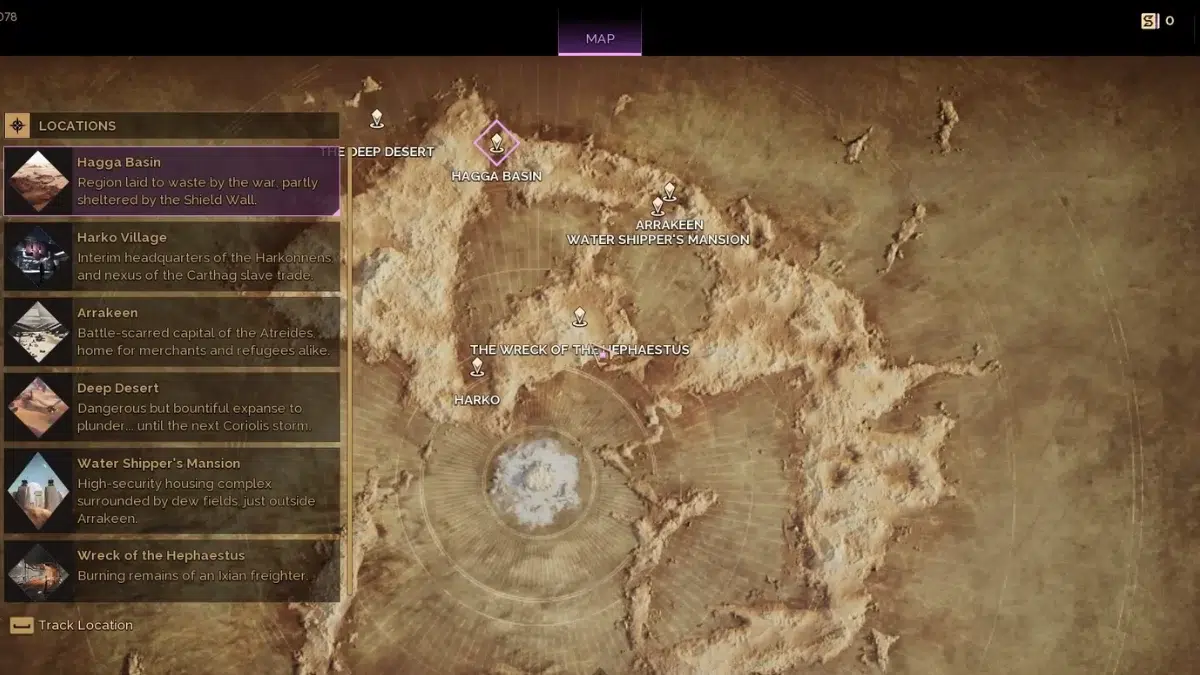Click the Deep Desert map pin
This screenshot has height=675, width=1200.
coord(377,119)
